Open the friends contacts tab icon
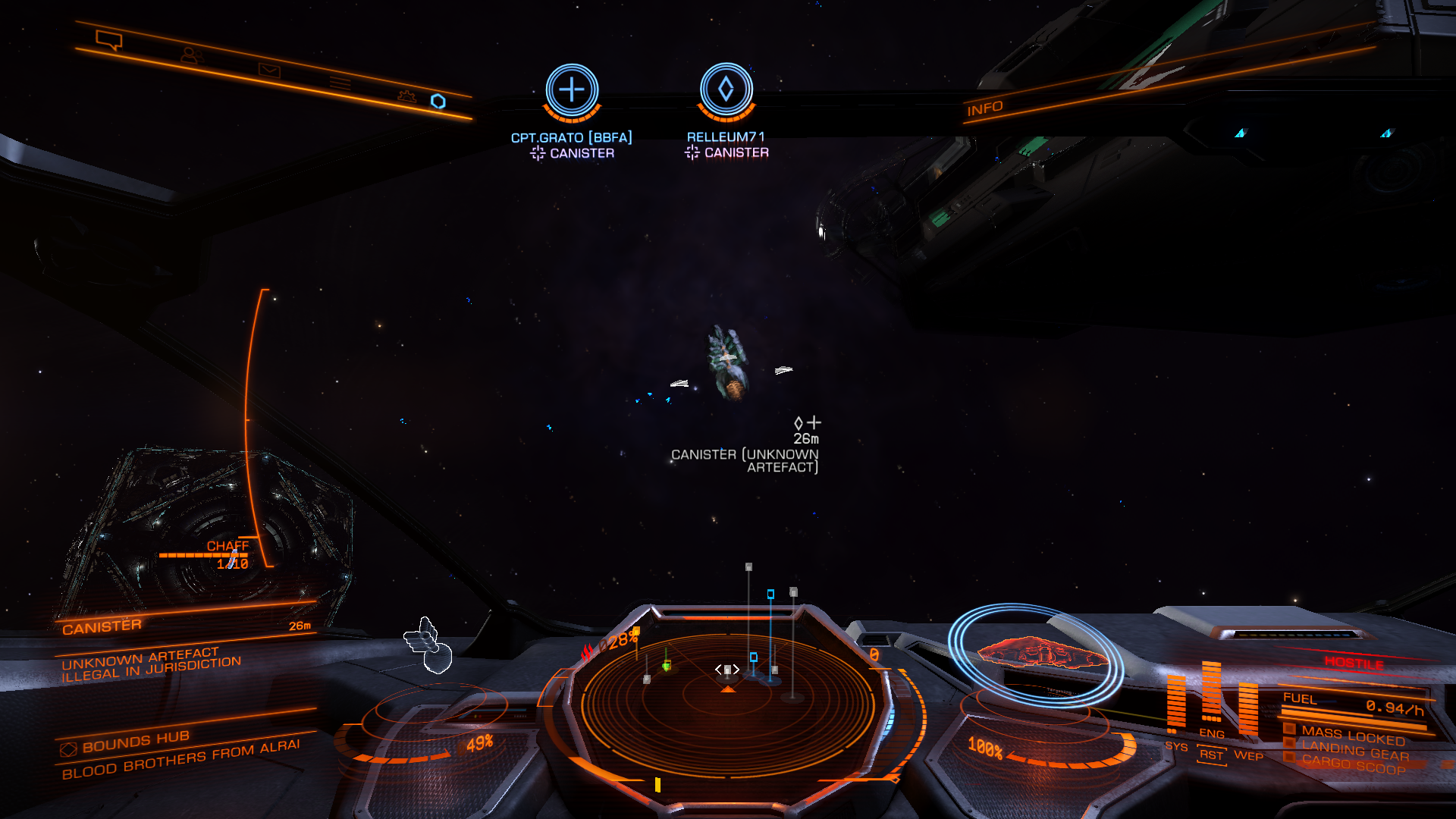Image resolution: width=1456 pixels, height=819 pixels. coord(191,55)
